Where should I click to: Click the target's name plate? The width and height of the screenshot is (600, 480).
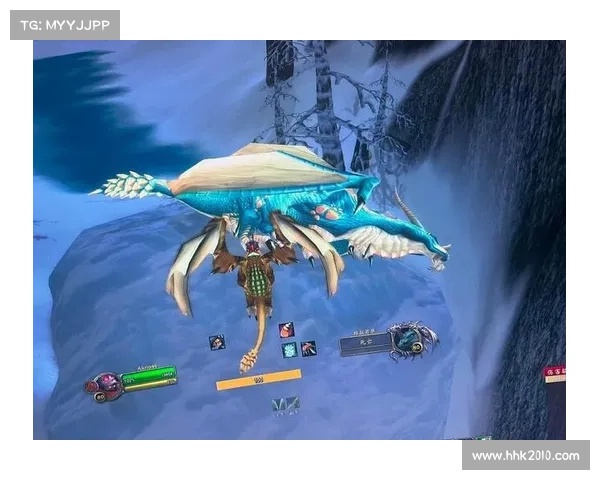click(364, 344)
